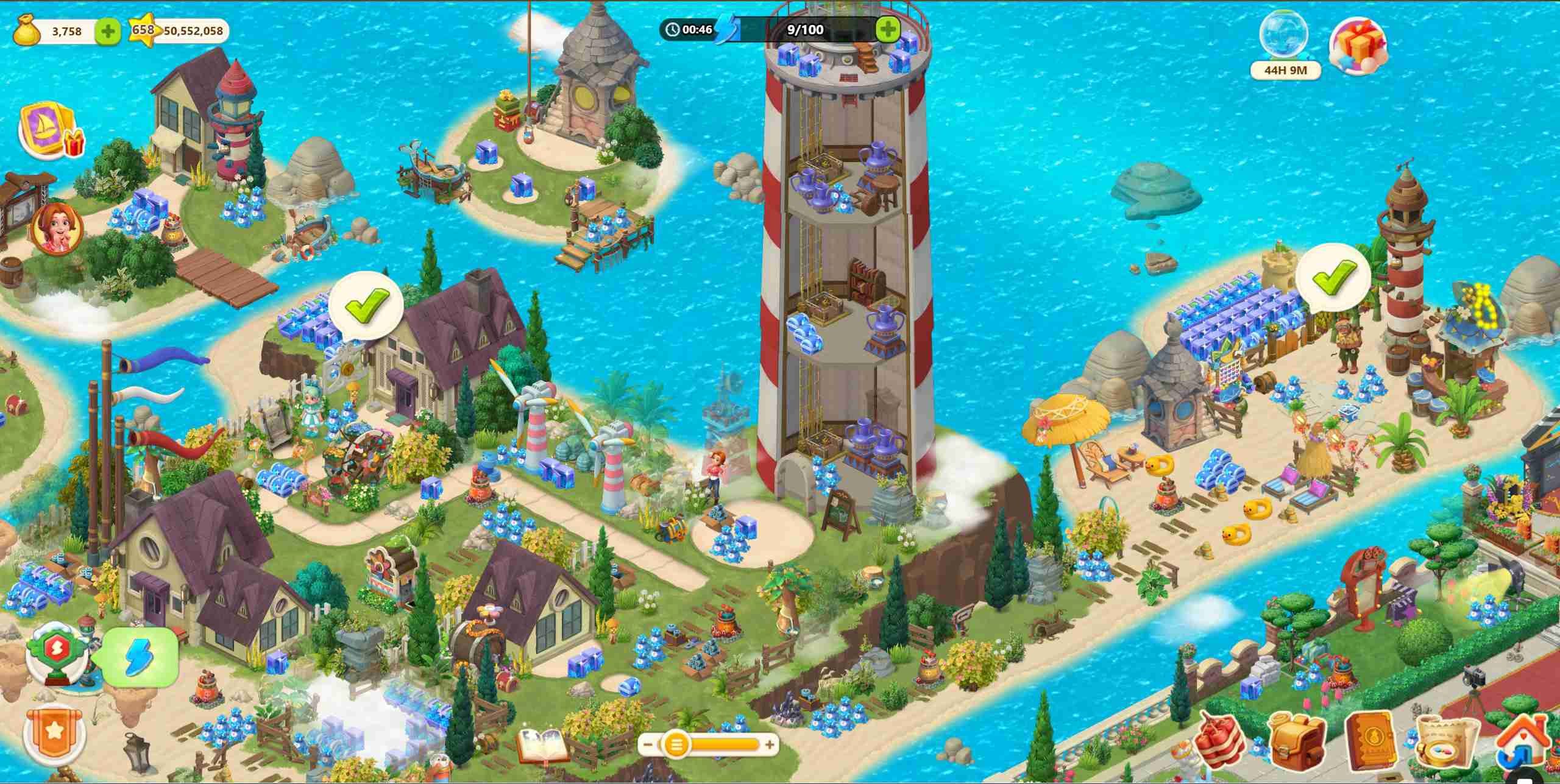Select the red-haired woman portrait
The height and width of the screenshot is (784, 1560).
click(x=58, y=228)
